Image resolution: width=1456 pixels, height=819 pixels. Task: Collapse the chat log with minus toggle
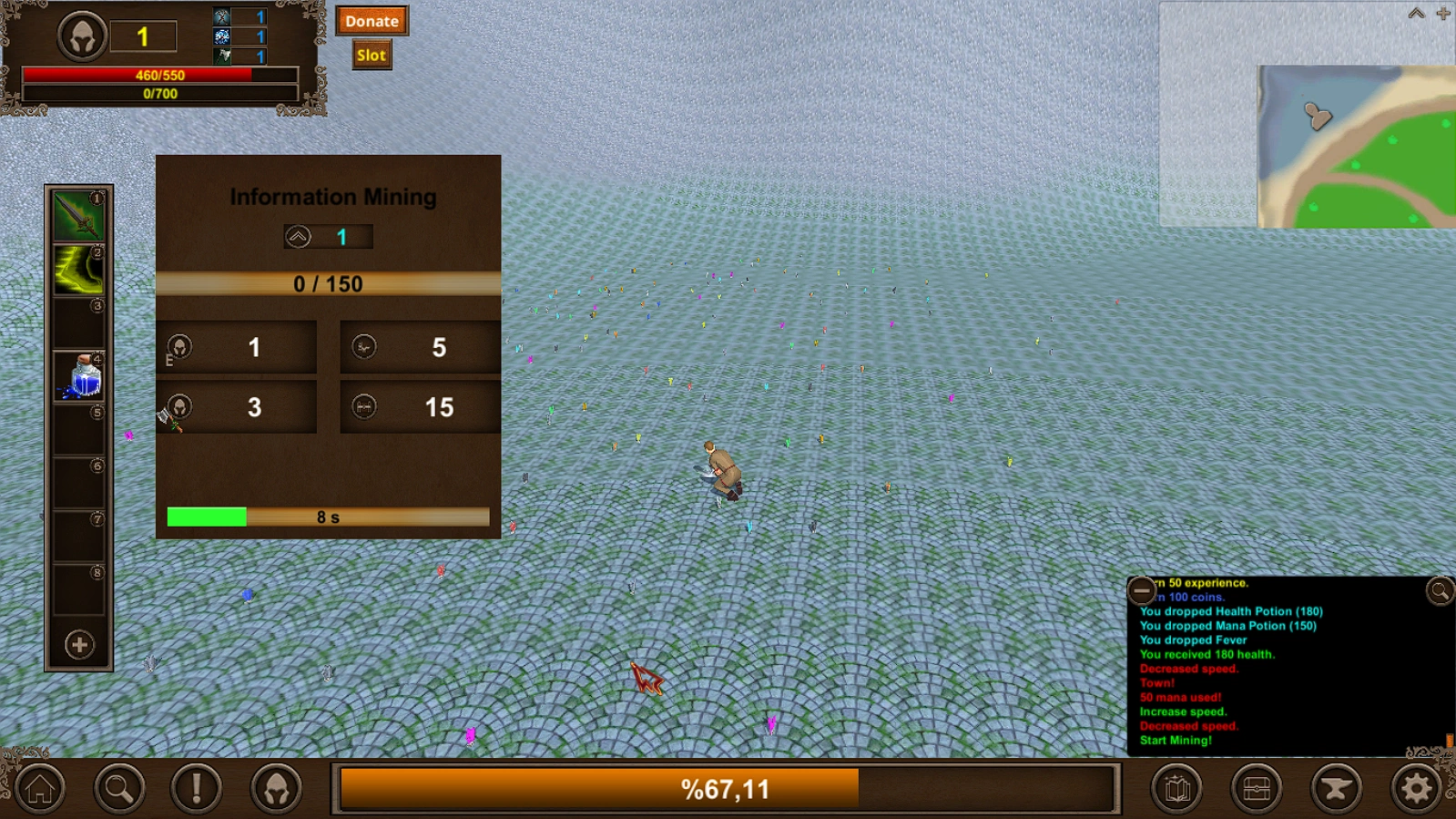coord(1141,592)
